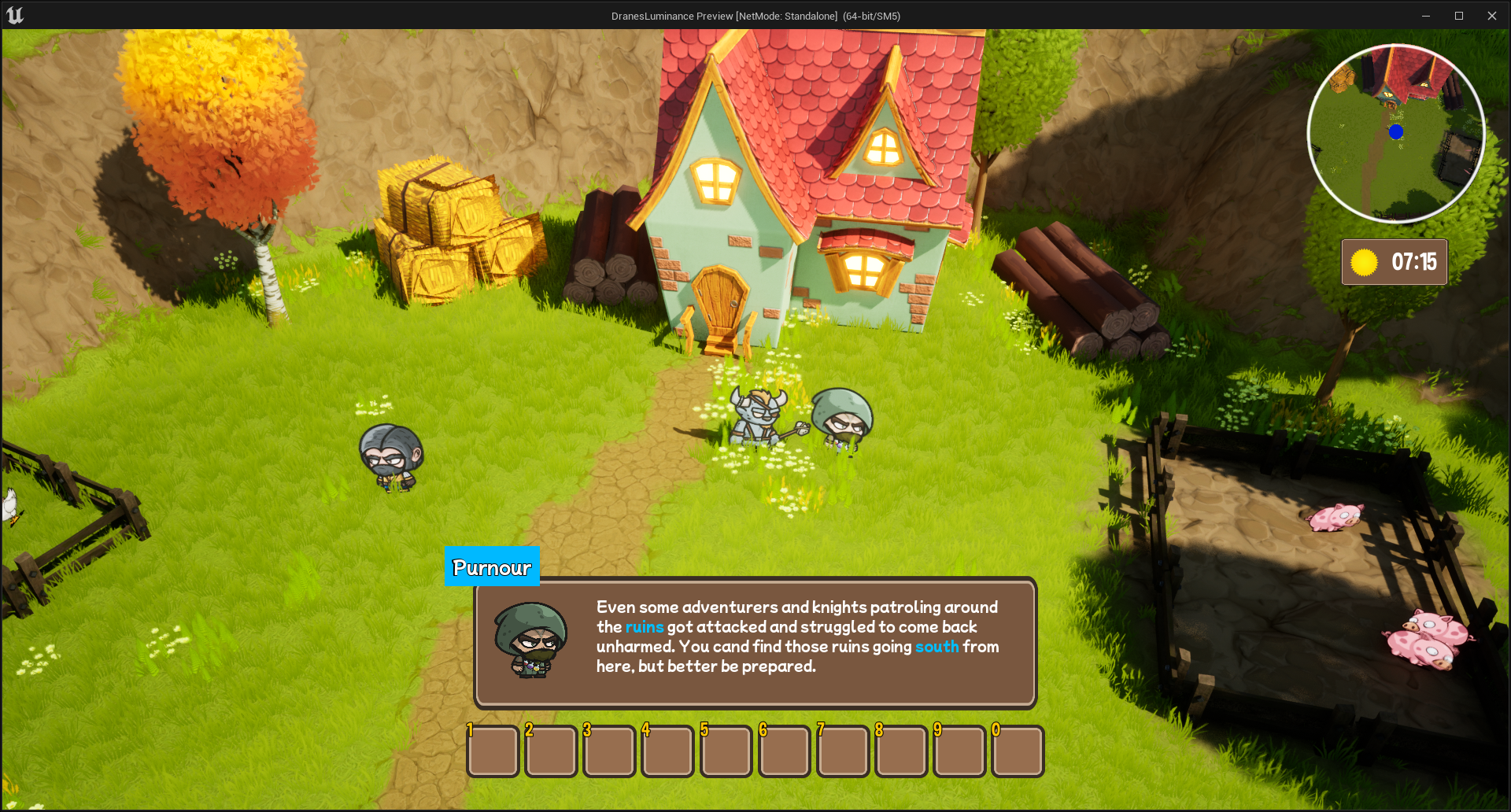This screenshot has width=1511, height=812.
Task: Advance Purnour's dialogue box
Action: click(755, 642)
